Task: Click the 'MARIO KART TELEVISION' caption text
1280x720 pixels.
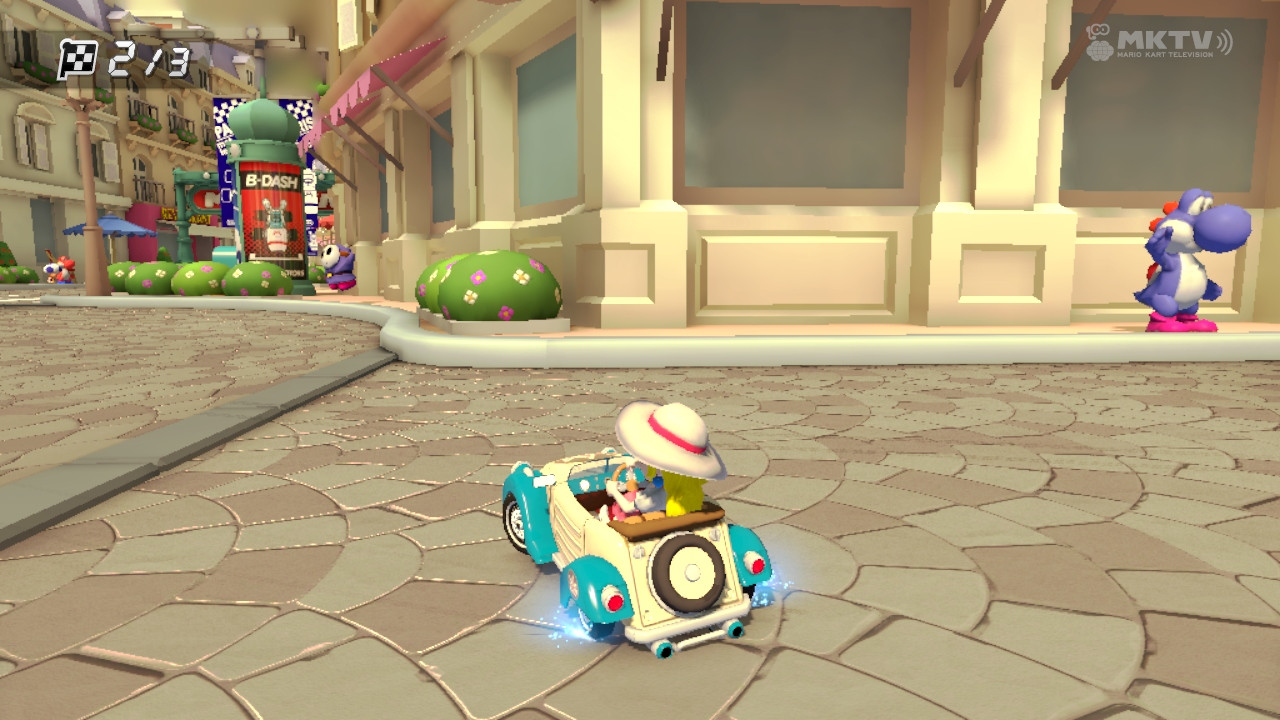Action: (1164, 54)
